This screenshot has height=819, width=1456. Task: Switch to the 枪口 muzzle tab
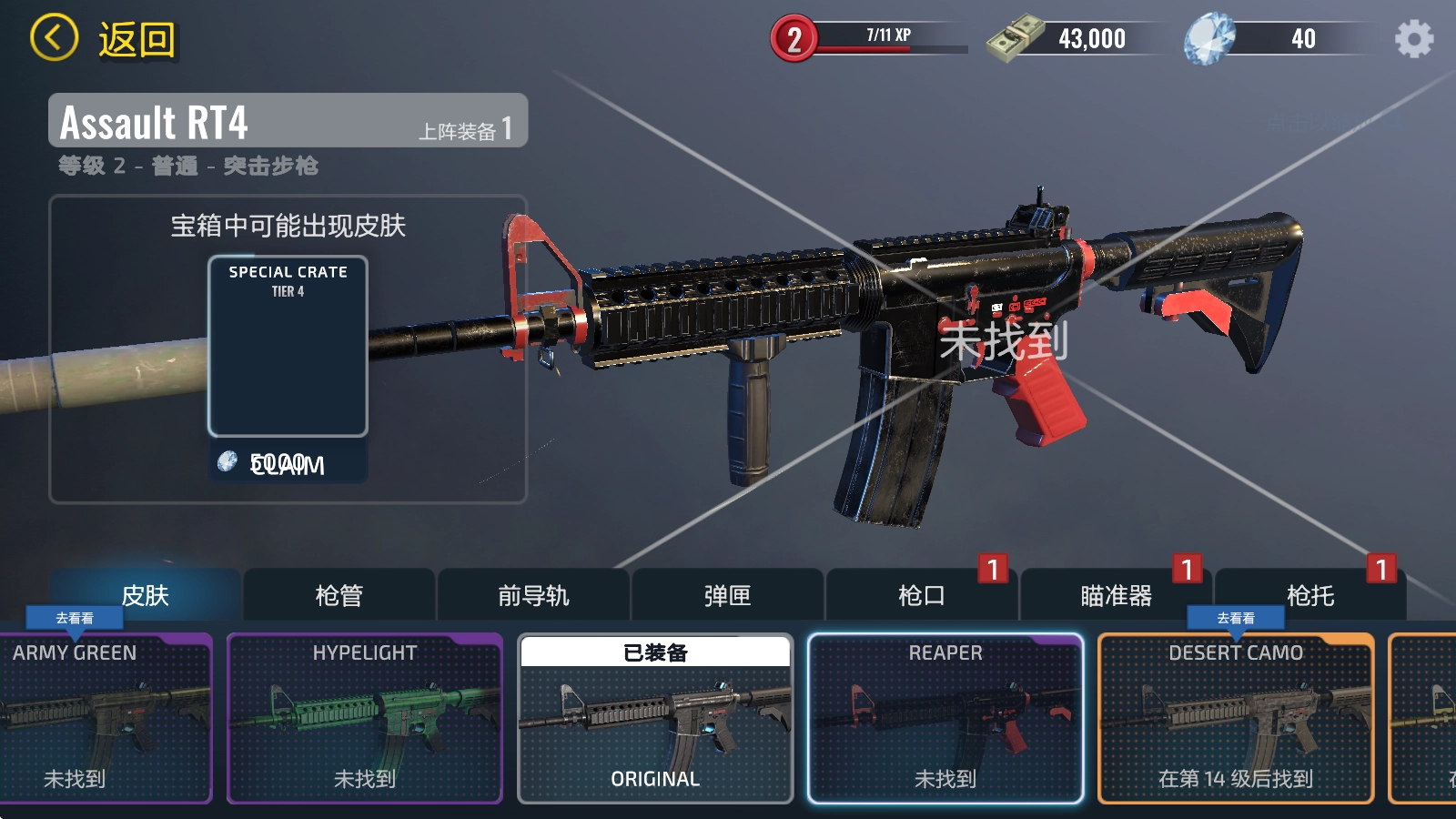pyautogui.click(x=921, y=595)
